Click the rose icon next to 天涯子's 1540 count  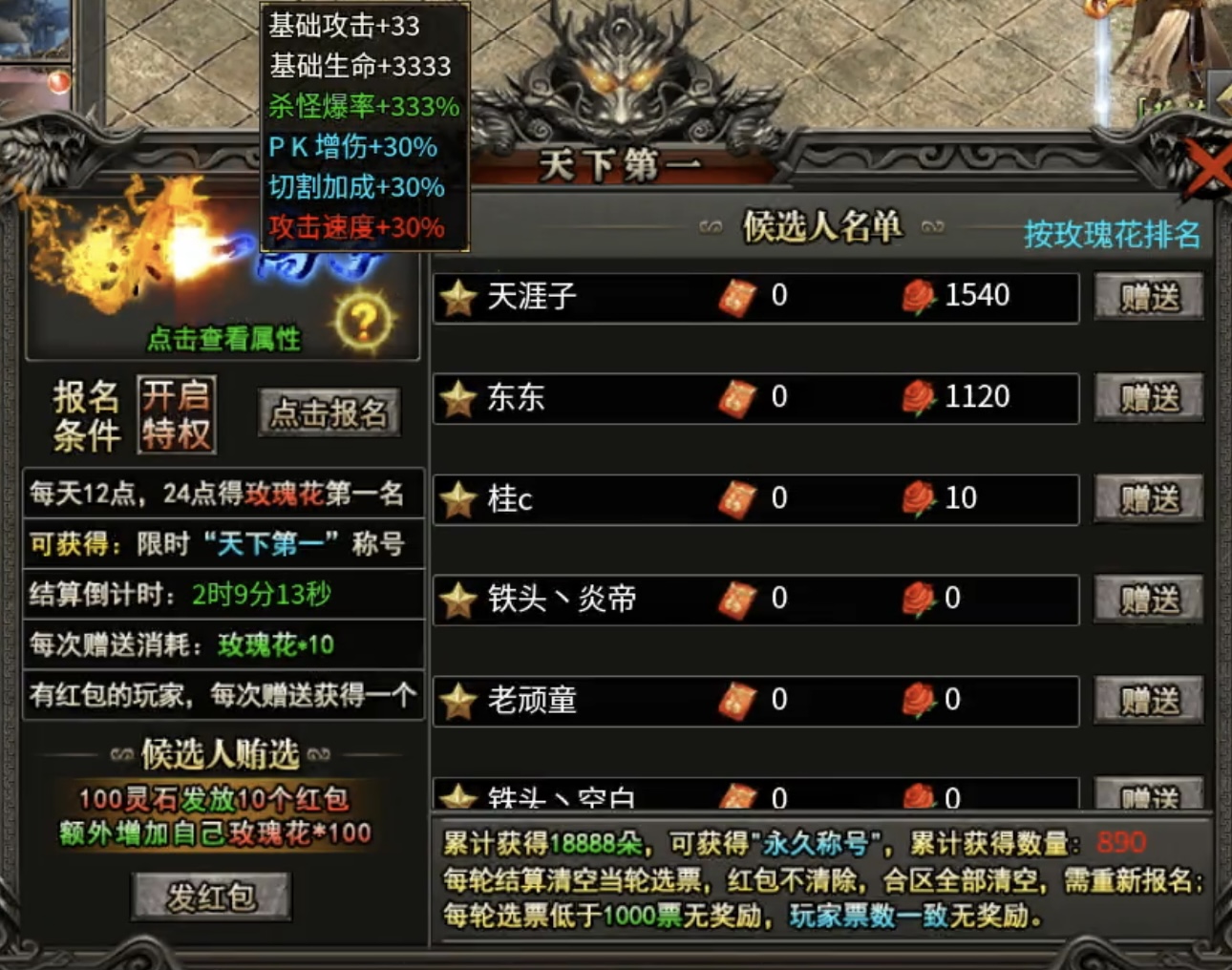(x=919, y=298)
